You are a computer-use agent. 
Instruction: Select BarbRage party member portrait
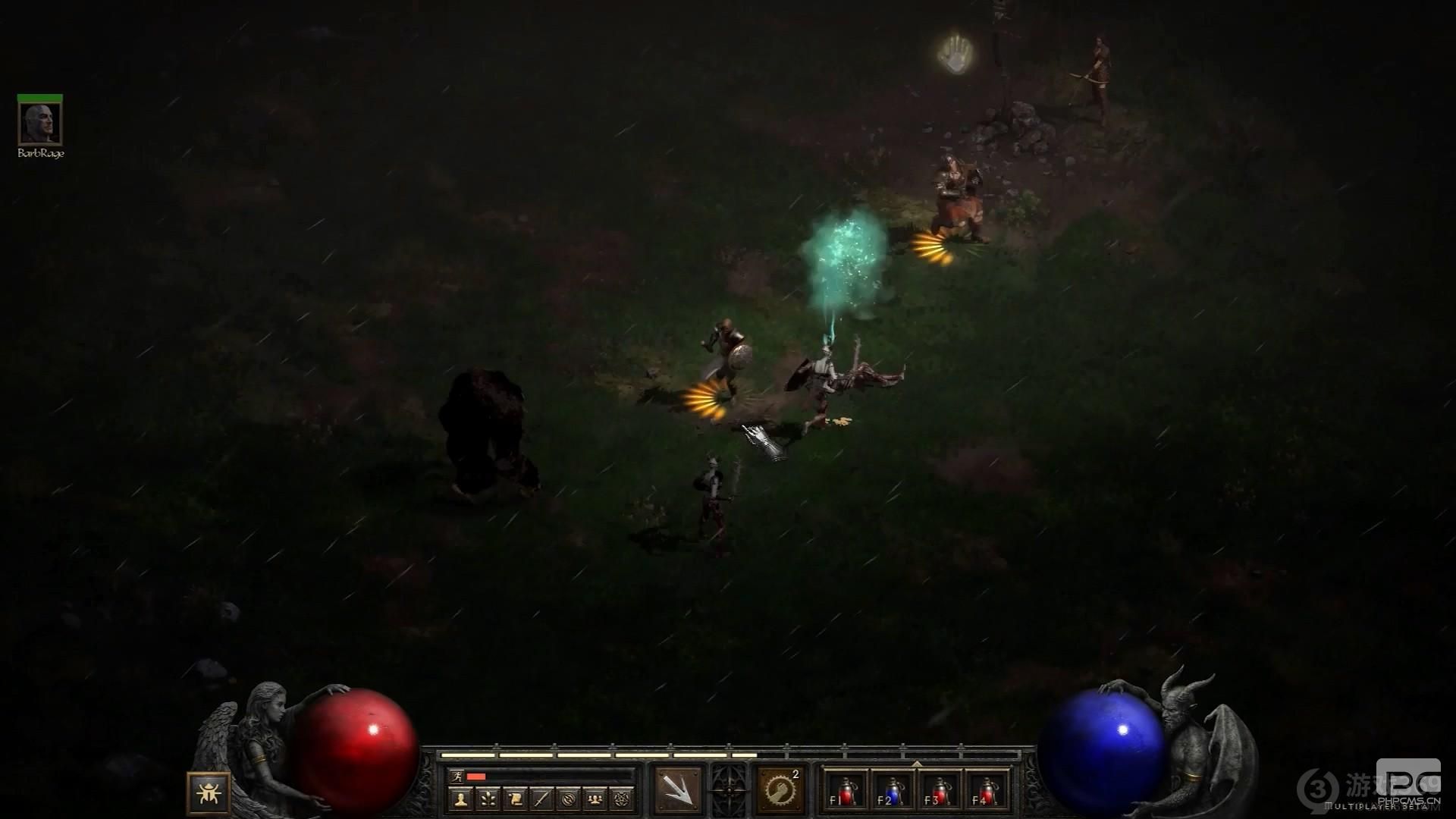[x=40, y=123]
